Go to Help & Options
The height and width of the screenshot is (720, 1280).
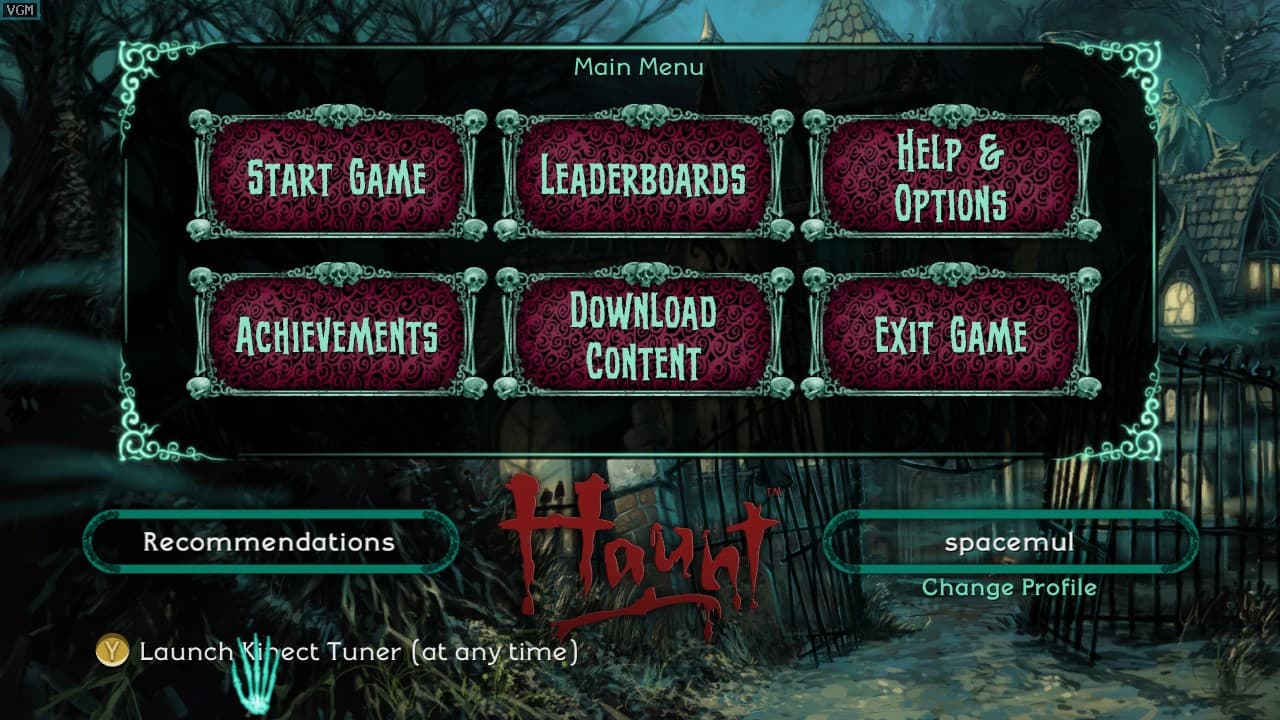coord(950,177)
